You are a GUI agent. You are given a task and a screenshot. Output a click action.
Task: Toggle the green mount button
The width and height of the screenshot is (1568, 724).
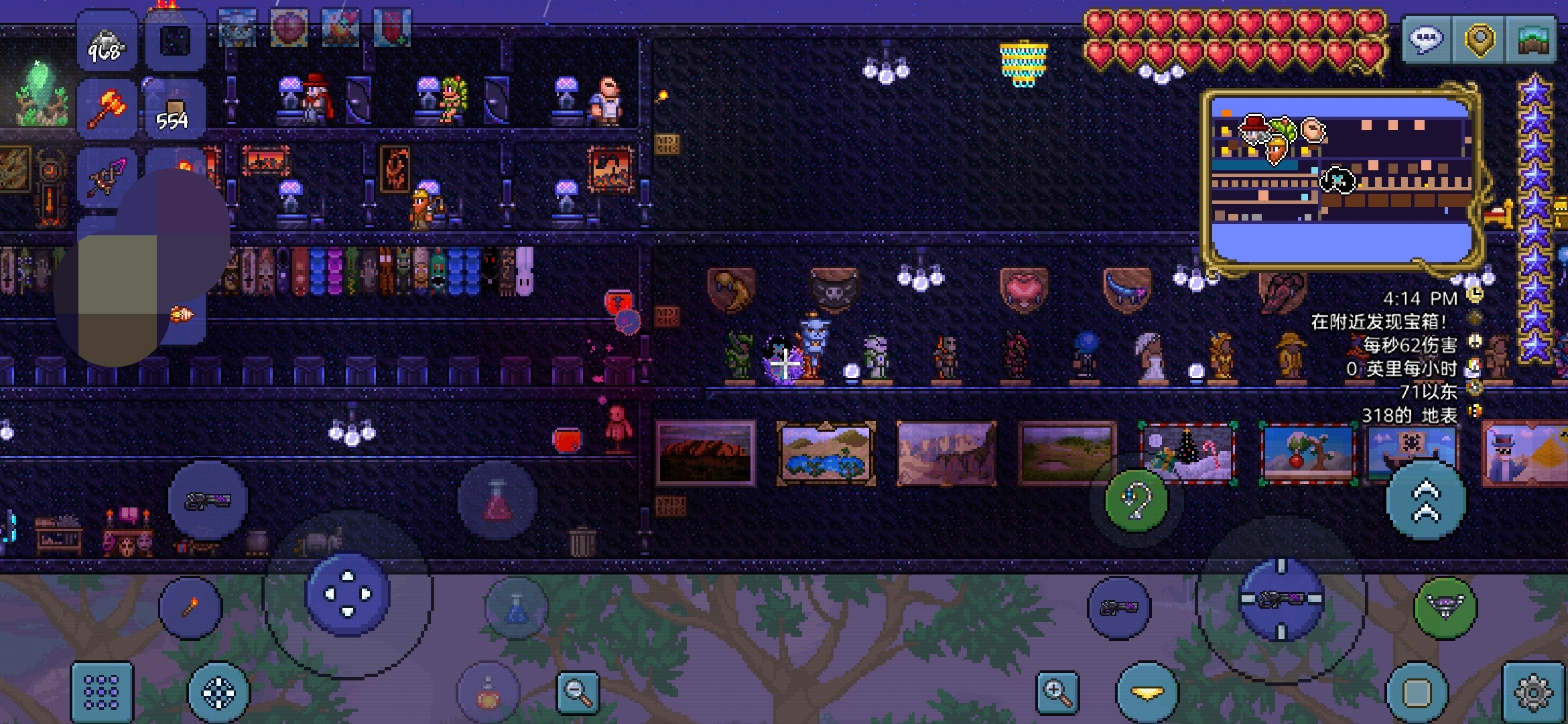point(1445,607)
